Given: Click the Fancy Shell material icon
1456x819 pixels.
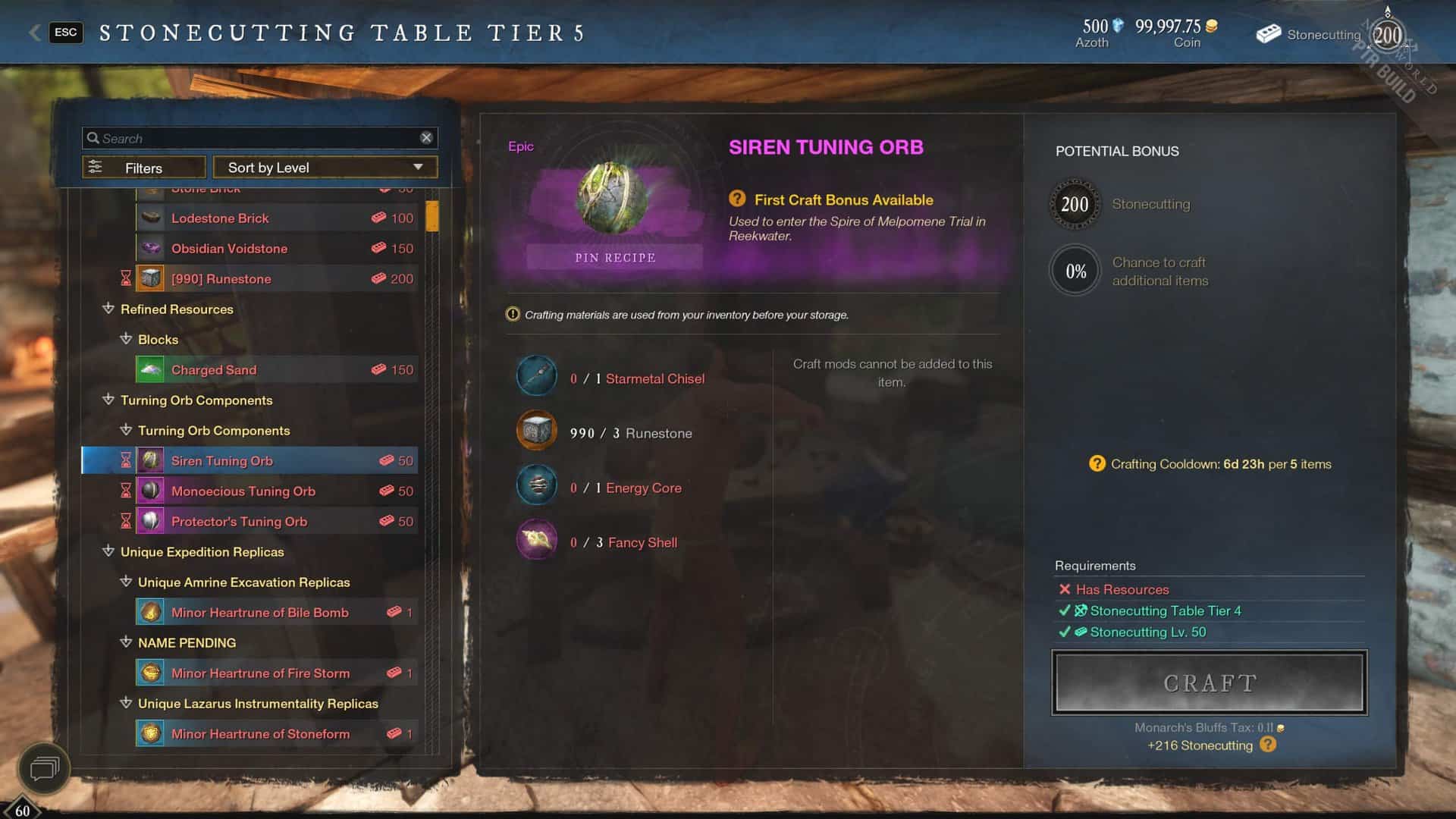Looking at the screenshot, I should [x=536, y=539].
